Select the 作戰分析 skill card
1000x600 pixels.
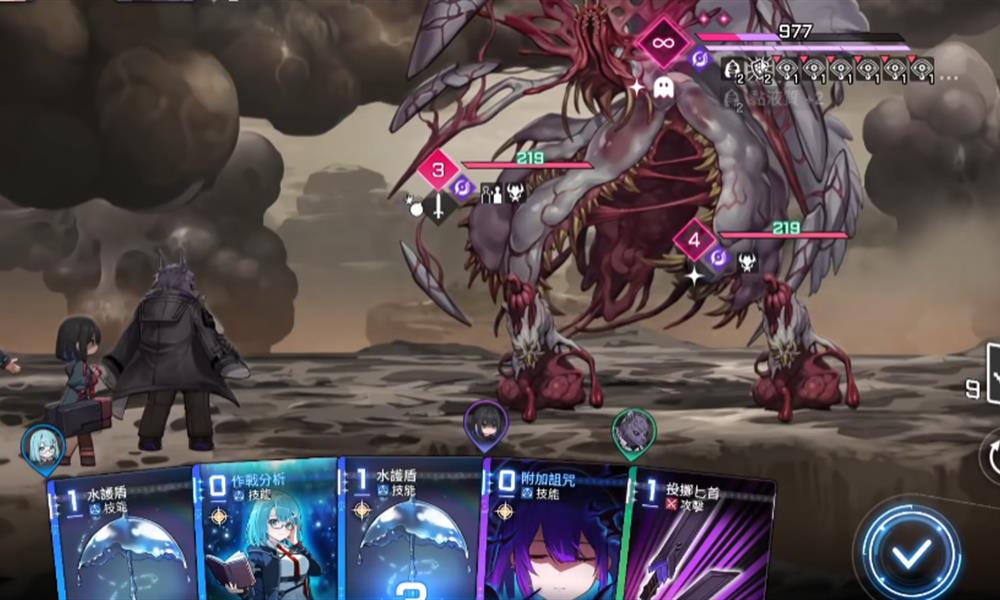tap(265, 532)
